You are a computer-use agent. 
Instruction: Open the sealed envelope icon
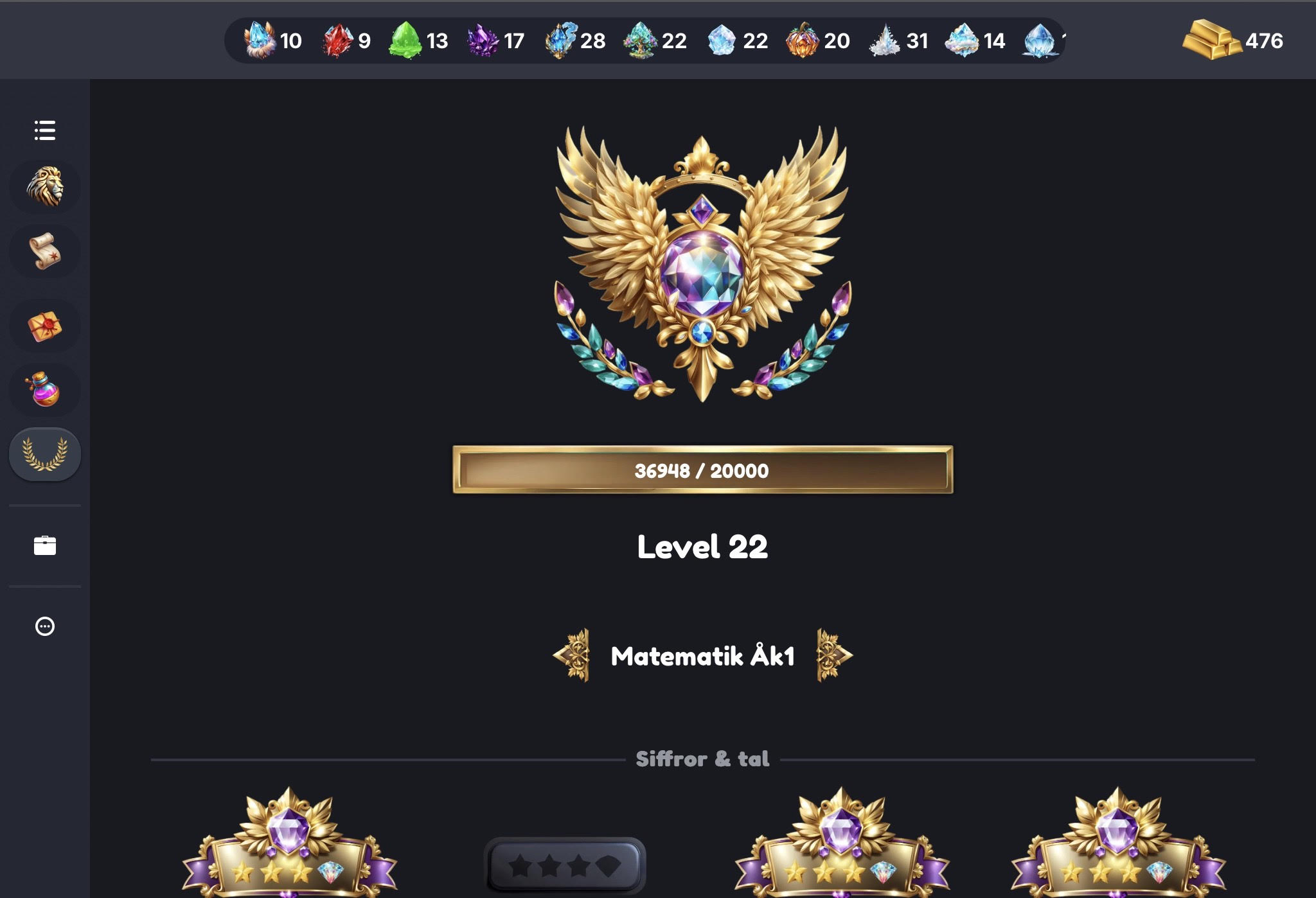(x=45, y=326)
